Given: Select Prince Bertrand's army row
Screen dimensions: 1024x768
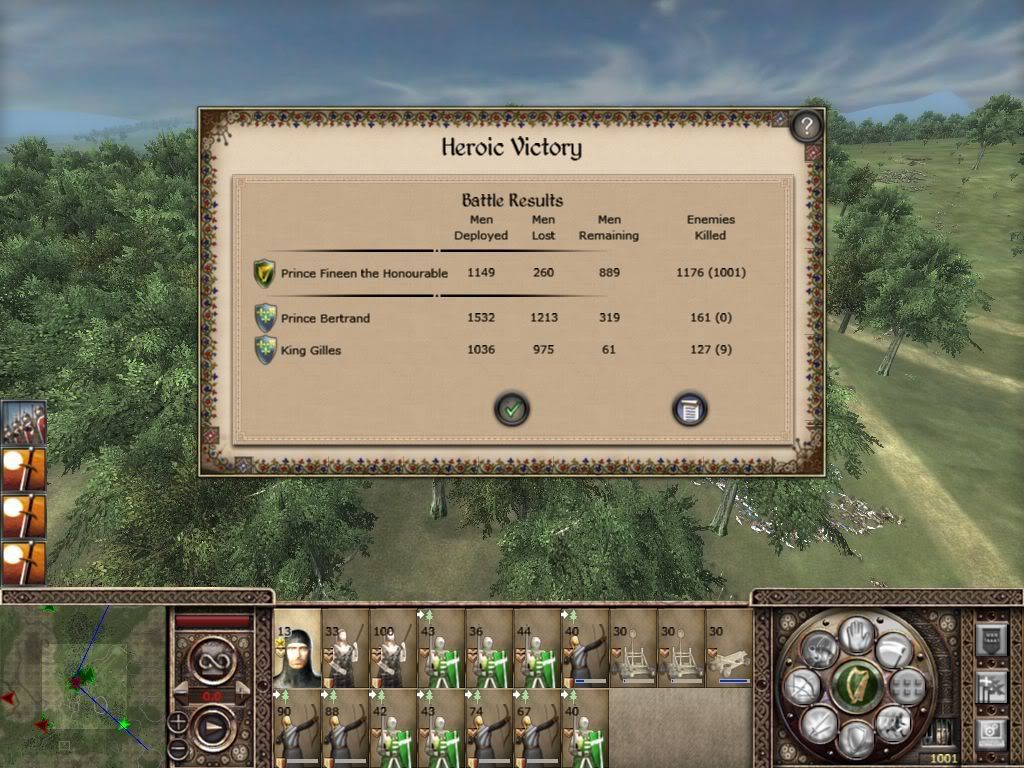Looking at the screenshot, I should click(325, 318).
